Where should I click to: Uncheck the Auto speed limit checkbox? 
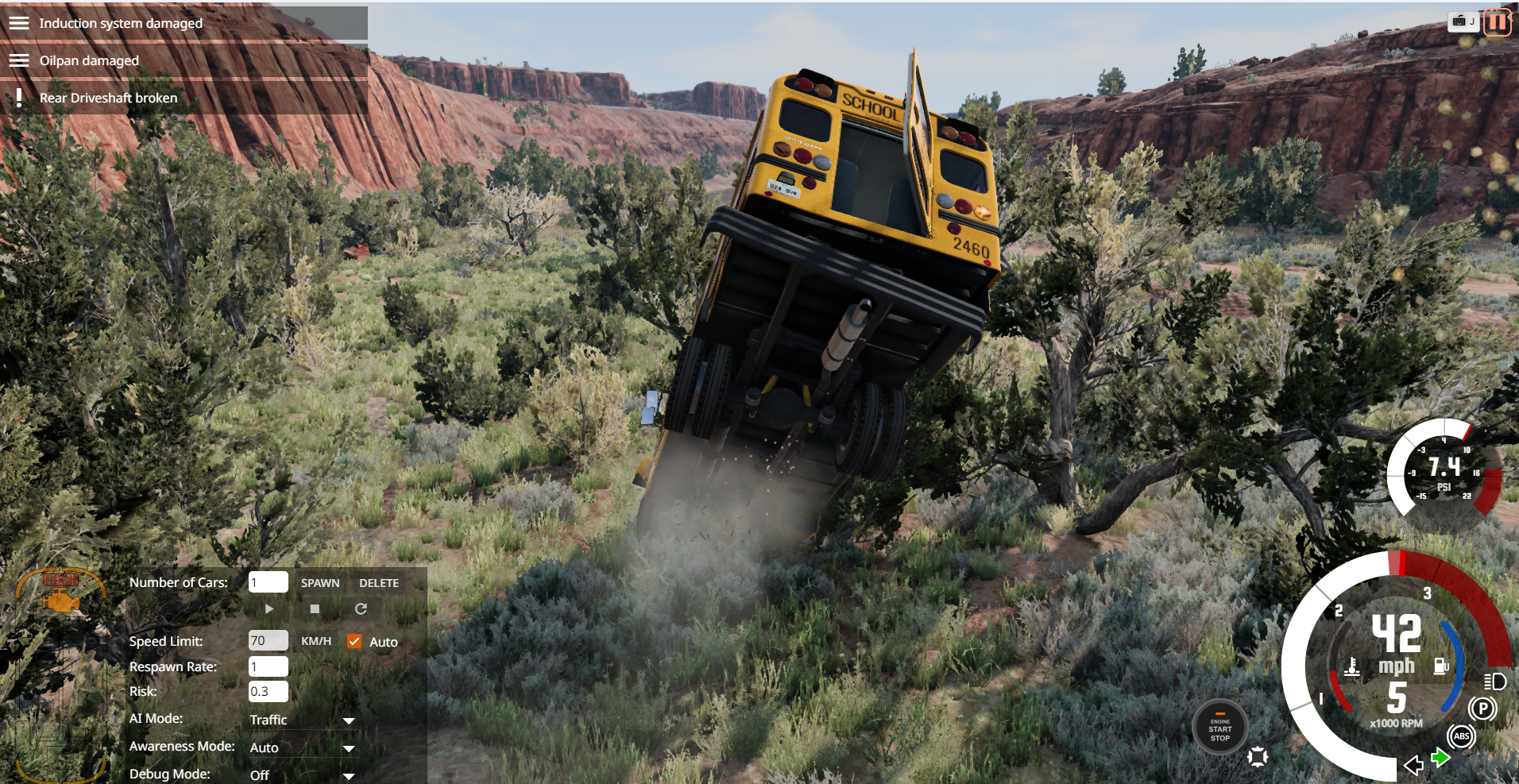point(354,641)
